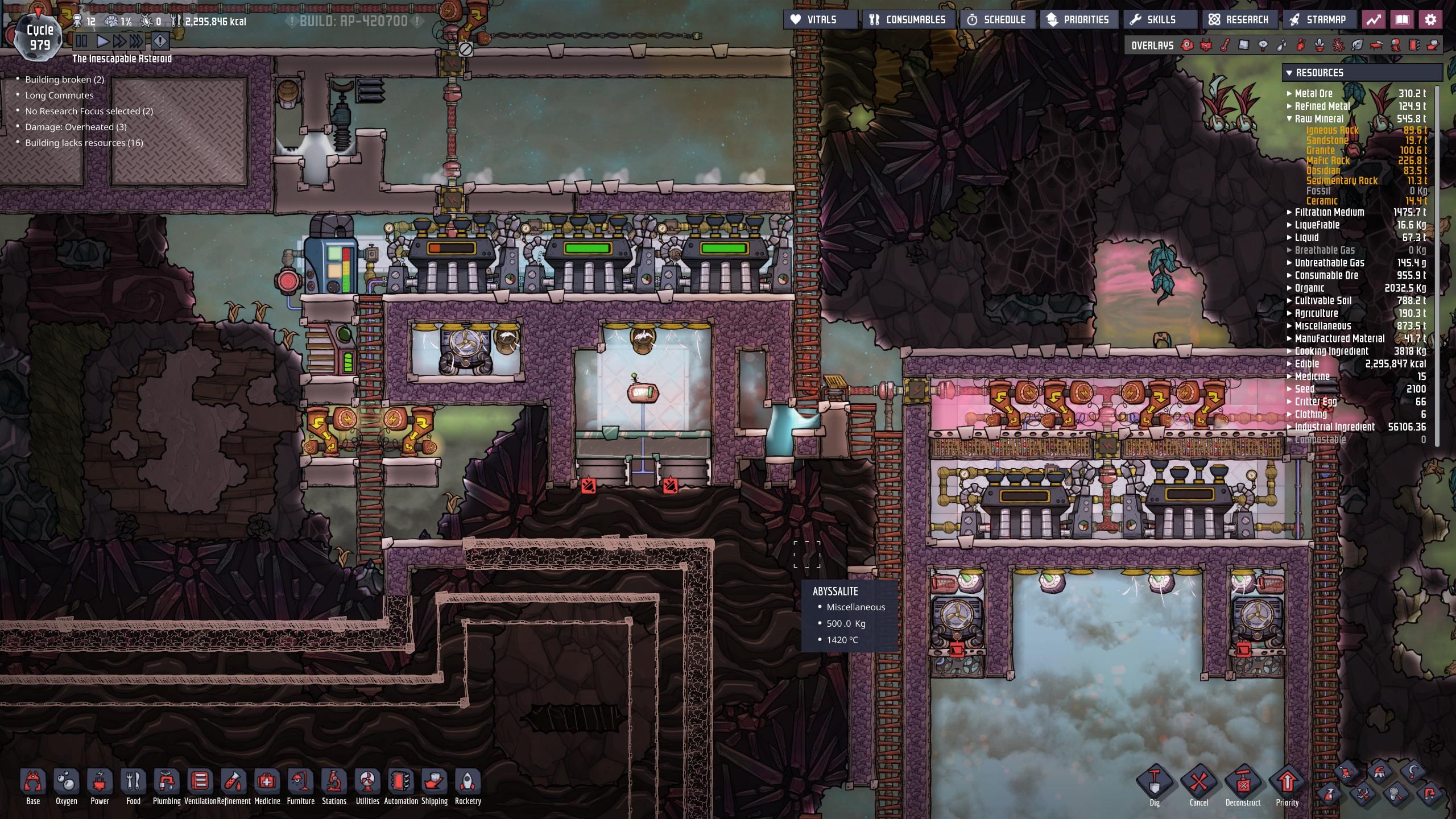The image size is (1456, 819).
Task: Click the Damage: Overheated notification
Action: tap(76, 127)
